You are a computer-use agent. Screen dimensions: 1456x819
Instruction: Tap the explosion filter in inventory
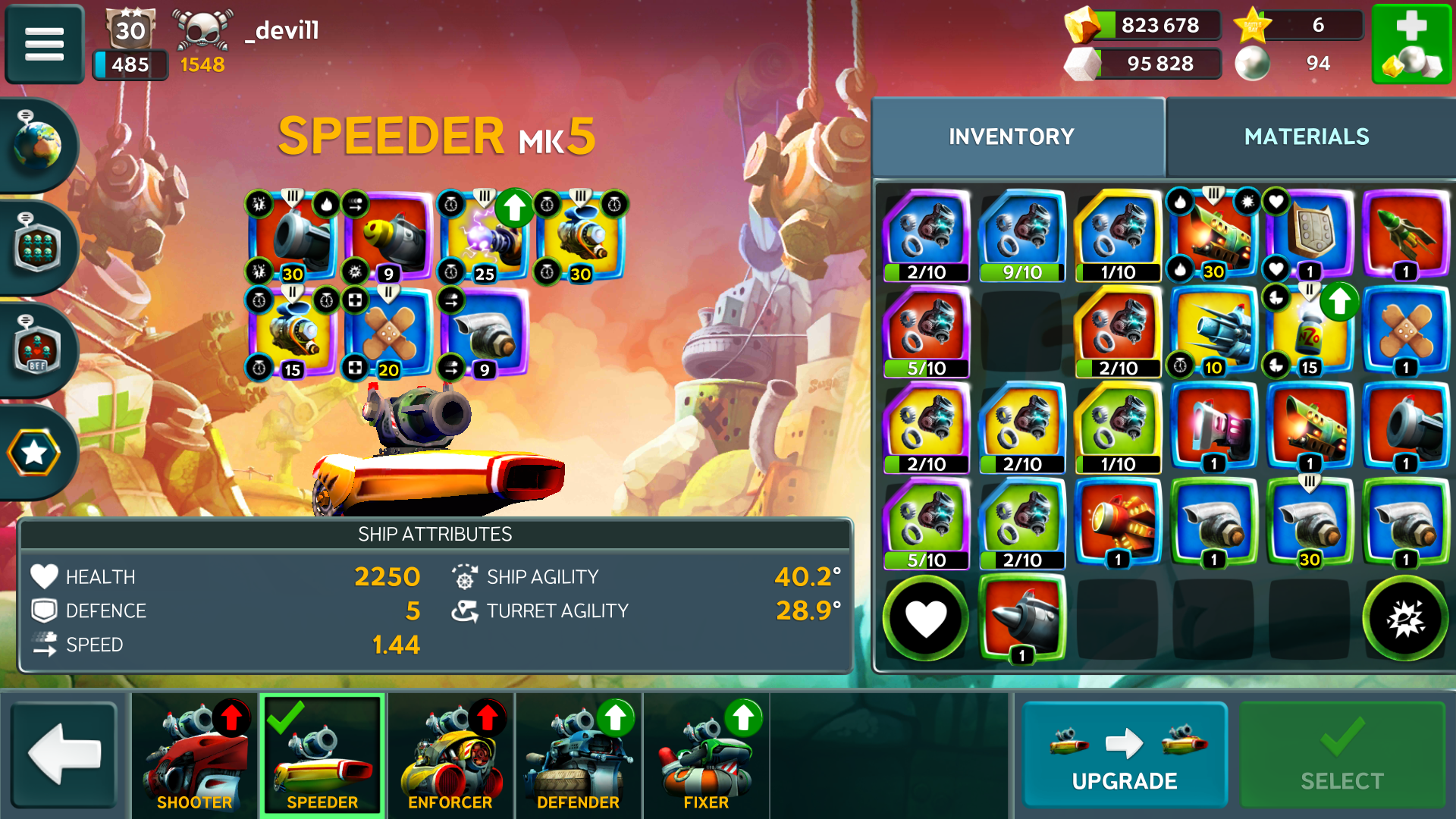[1405, 618]
